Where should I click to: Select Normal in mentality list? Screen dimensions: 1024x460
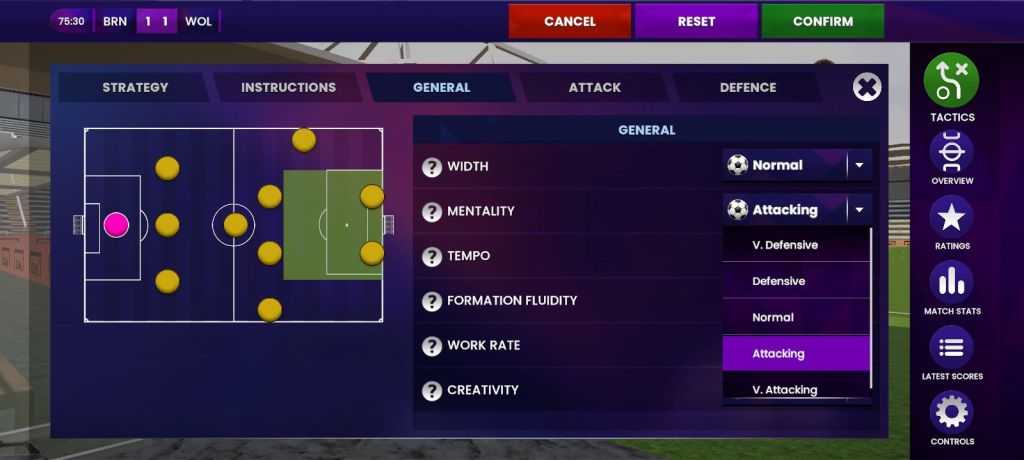tap(773, 317)
